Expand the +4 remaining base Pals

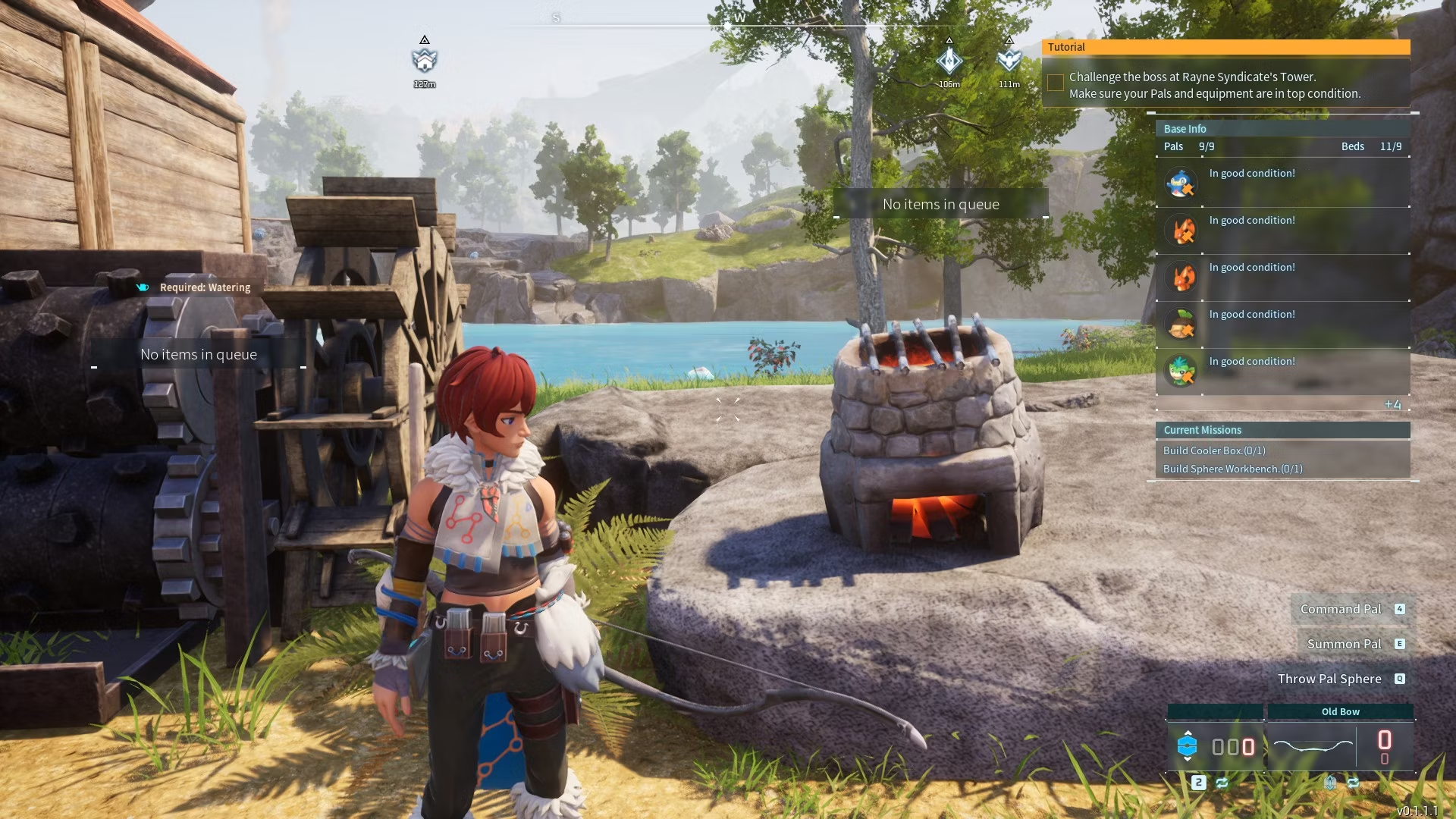tap(1392, 404)
